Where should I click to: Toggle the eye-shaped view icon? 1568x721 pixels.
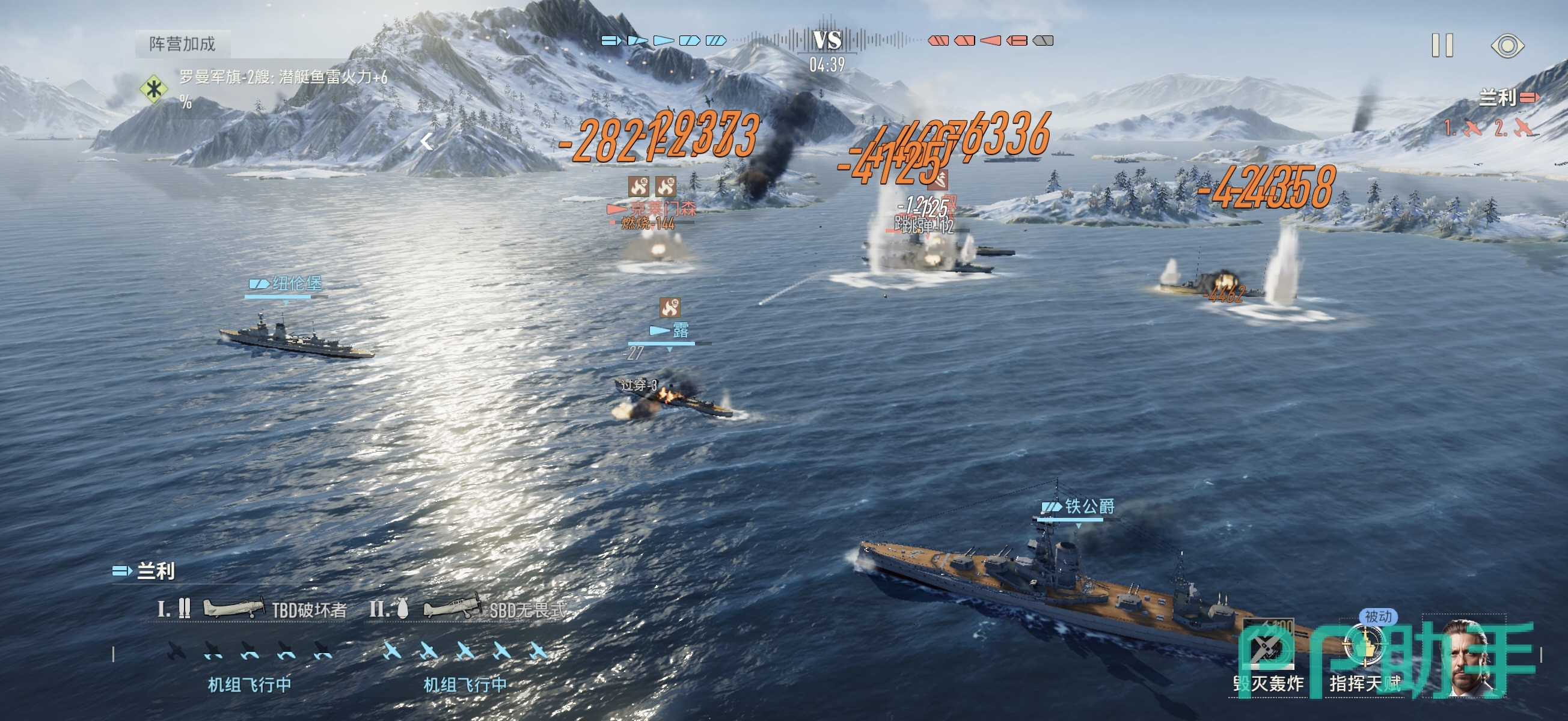pyautogui.click(x=1507, y=46)
